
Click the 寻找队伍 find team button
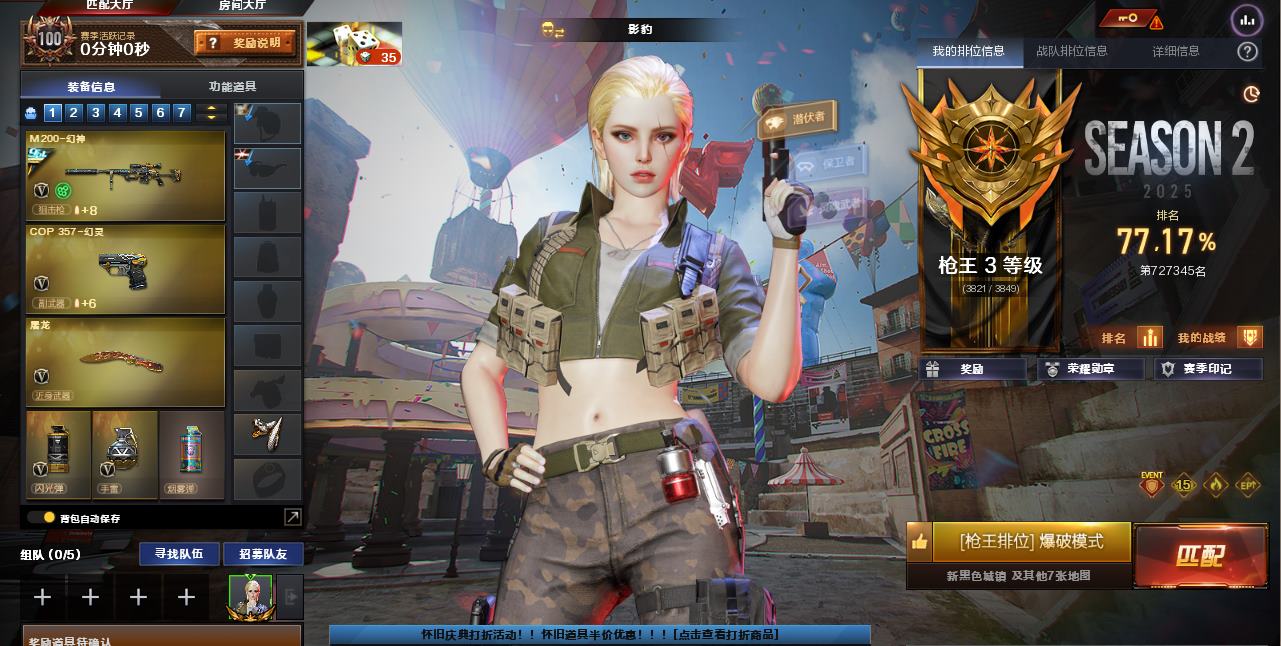[179, 554]
